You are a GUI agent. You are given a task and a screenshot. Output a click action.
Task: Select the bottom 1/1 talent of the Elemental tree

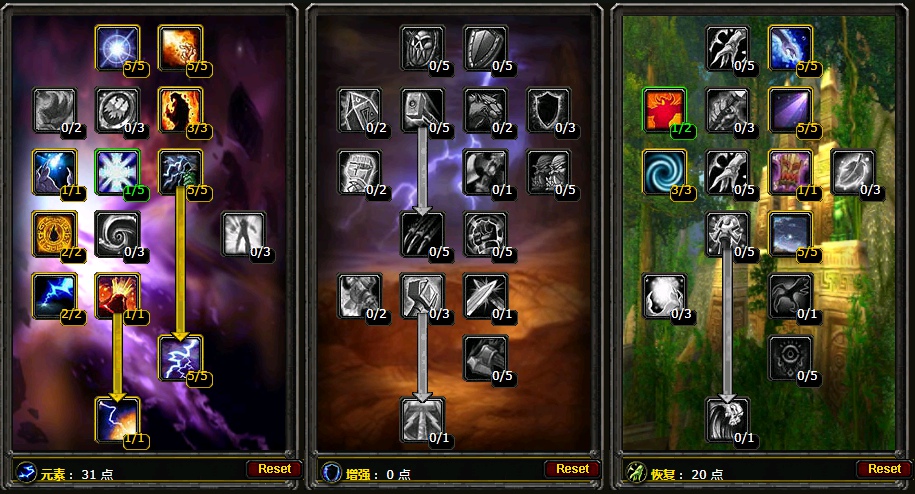[x=117, y=419]
